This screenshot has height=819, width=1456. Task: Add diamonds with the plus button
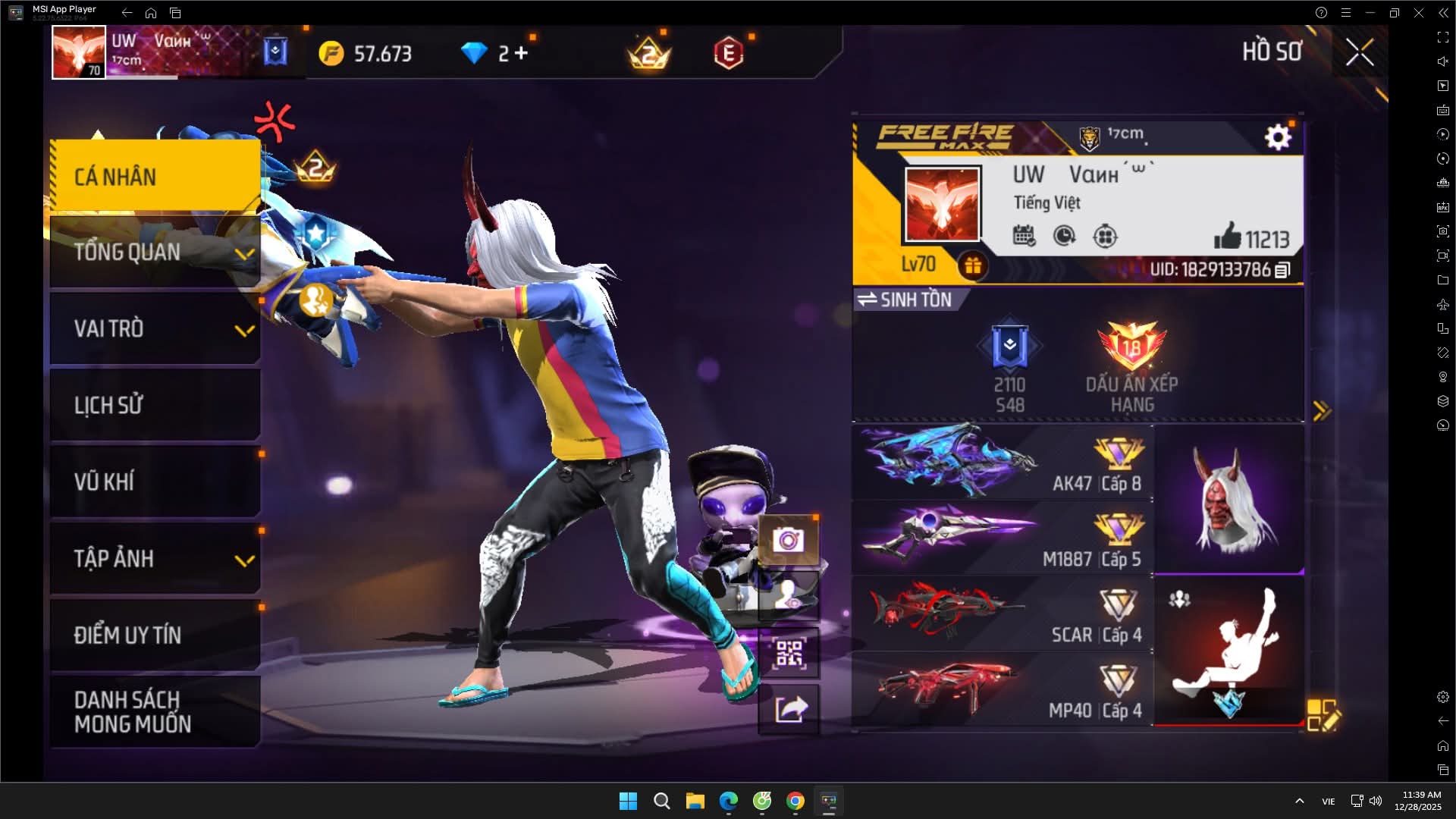point(521,53)
